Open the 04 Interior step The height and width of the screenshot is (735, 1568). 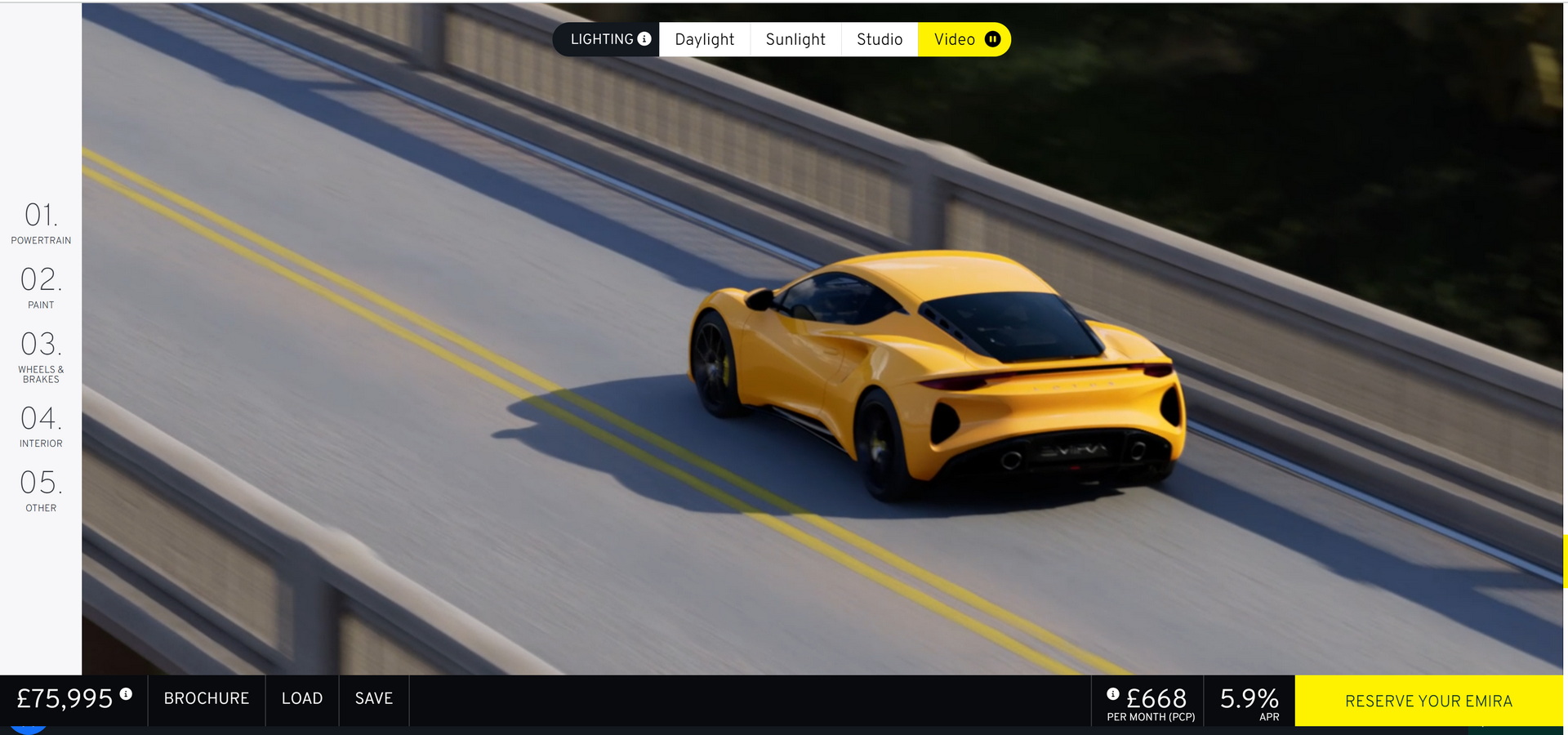41,426
